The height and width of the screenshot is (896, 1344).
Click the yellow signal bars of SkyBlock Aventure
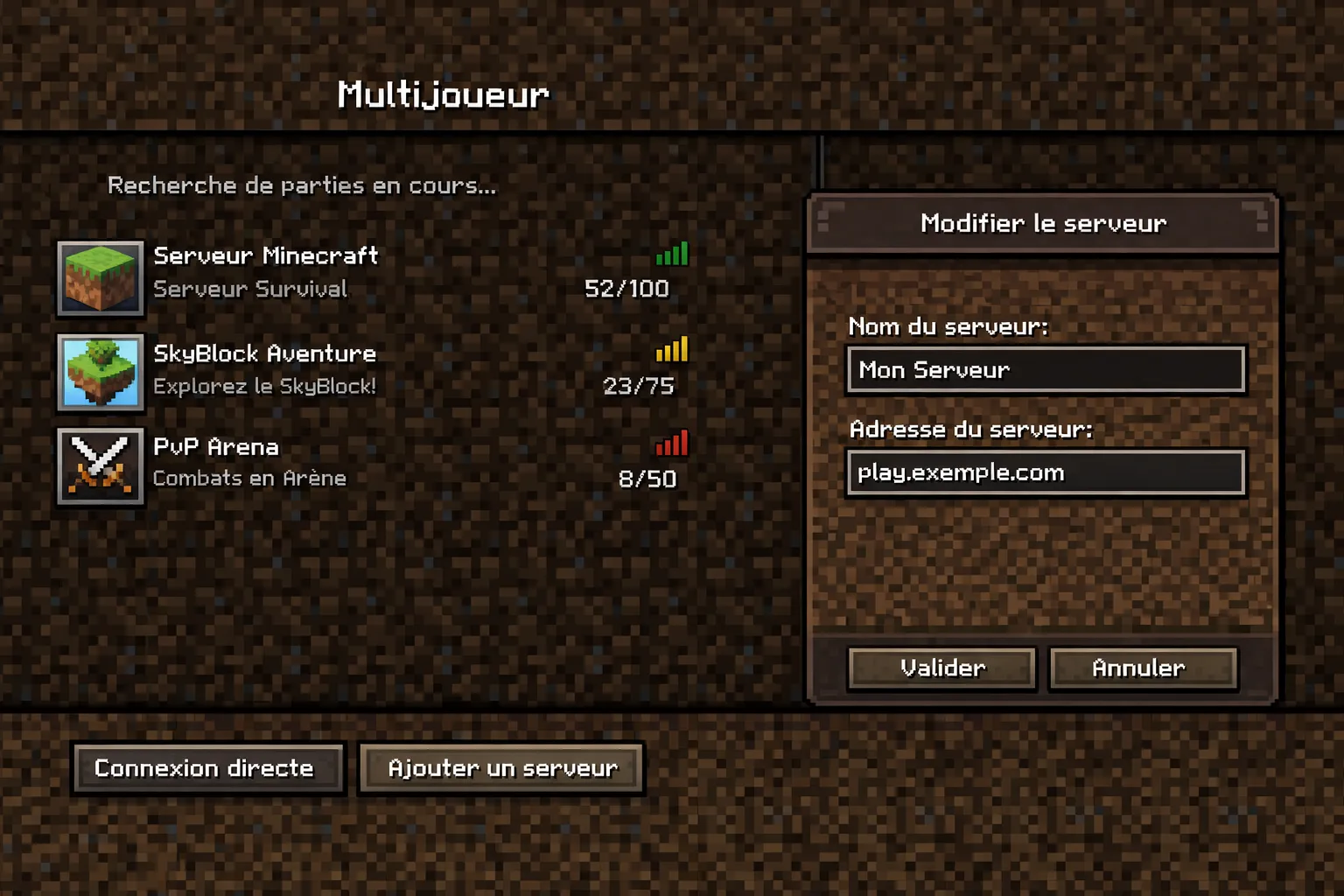point(674,350)
